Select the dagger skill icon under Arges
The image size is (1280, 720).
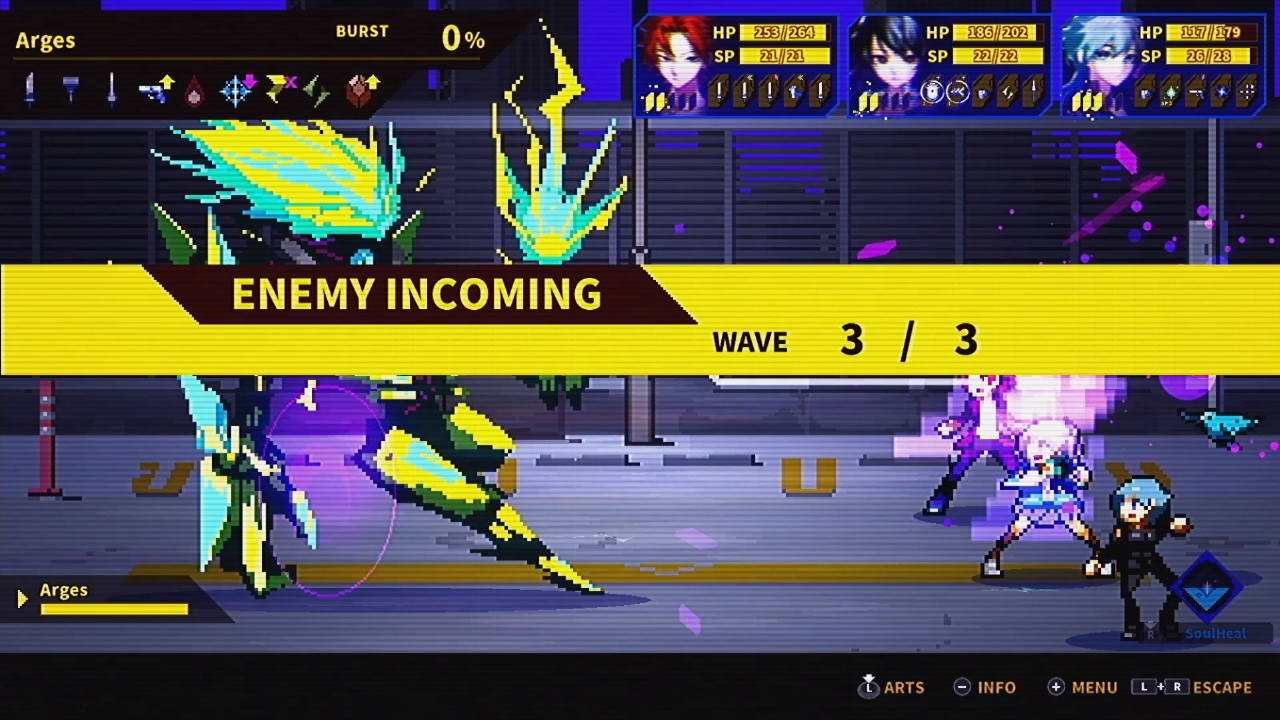(x=30, y=88)
